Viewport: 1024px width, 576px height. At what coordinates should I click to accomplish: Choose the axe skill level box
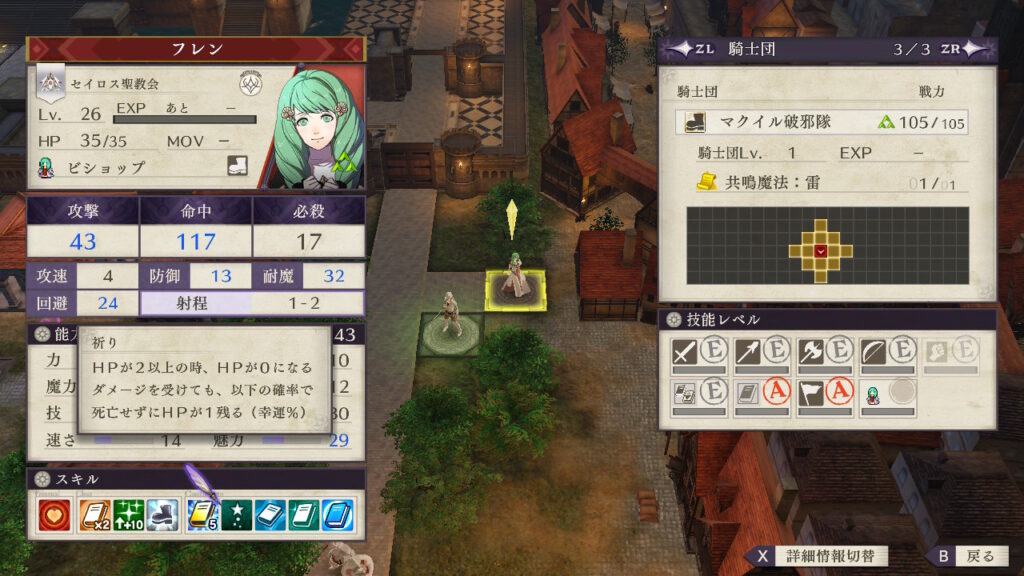[823, 353]
